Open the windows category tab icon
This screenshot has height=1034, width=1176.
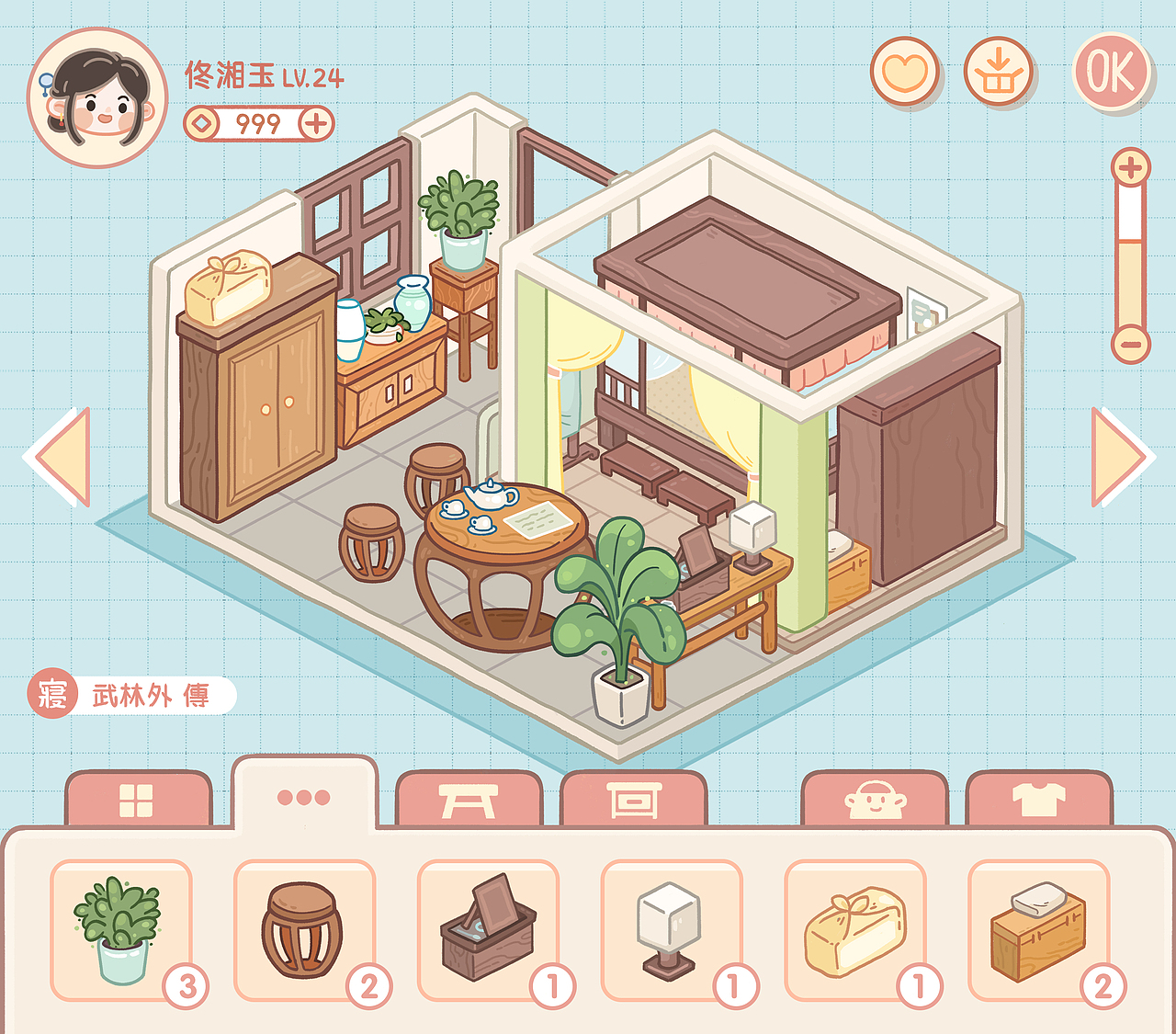[x=138, y=799]
